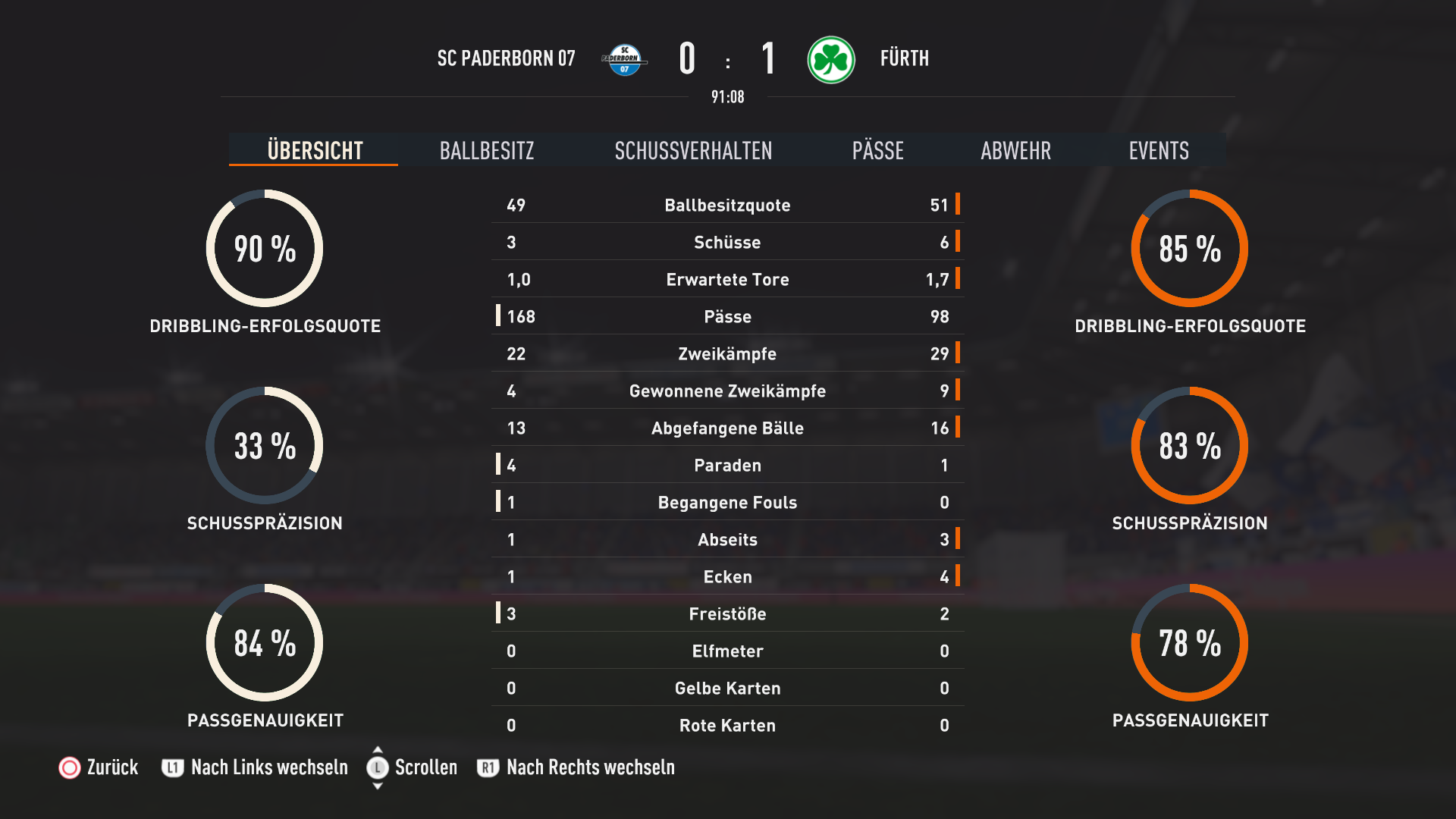Switch to the Ballbesitz tab
Viewport: 1456px width, 819px height.
[x=486, y=150]
